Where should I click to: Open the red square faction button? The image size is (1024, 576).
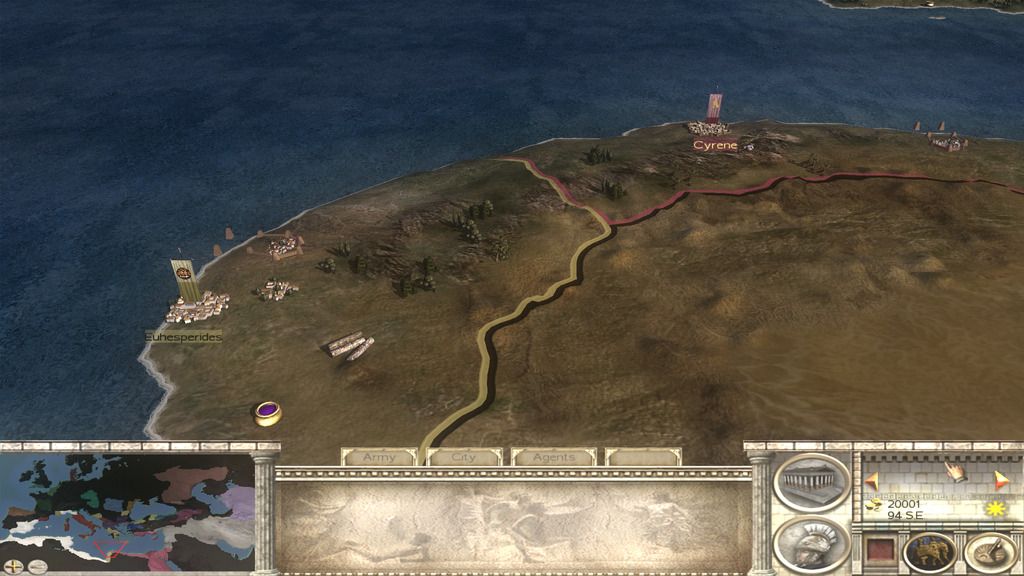879,551
